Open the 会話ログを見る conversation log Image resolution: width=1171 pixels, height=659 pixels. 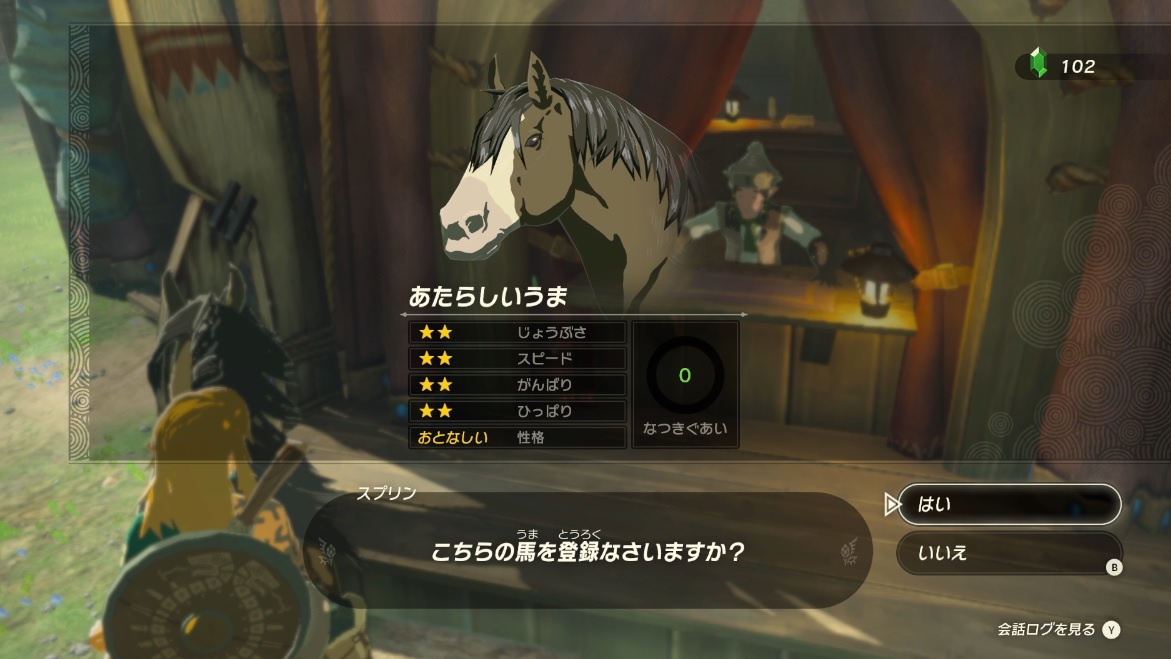pyautogui.click(x=1057, y=629)
